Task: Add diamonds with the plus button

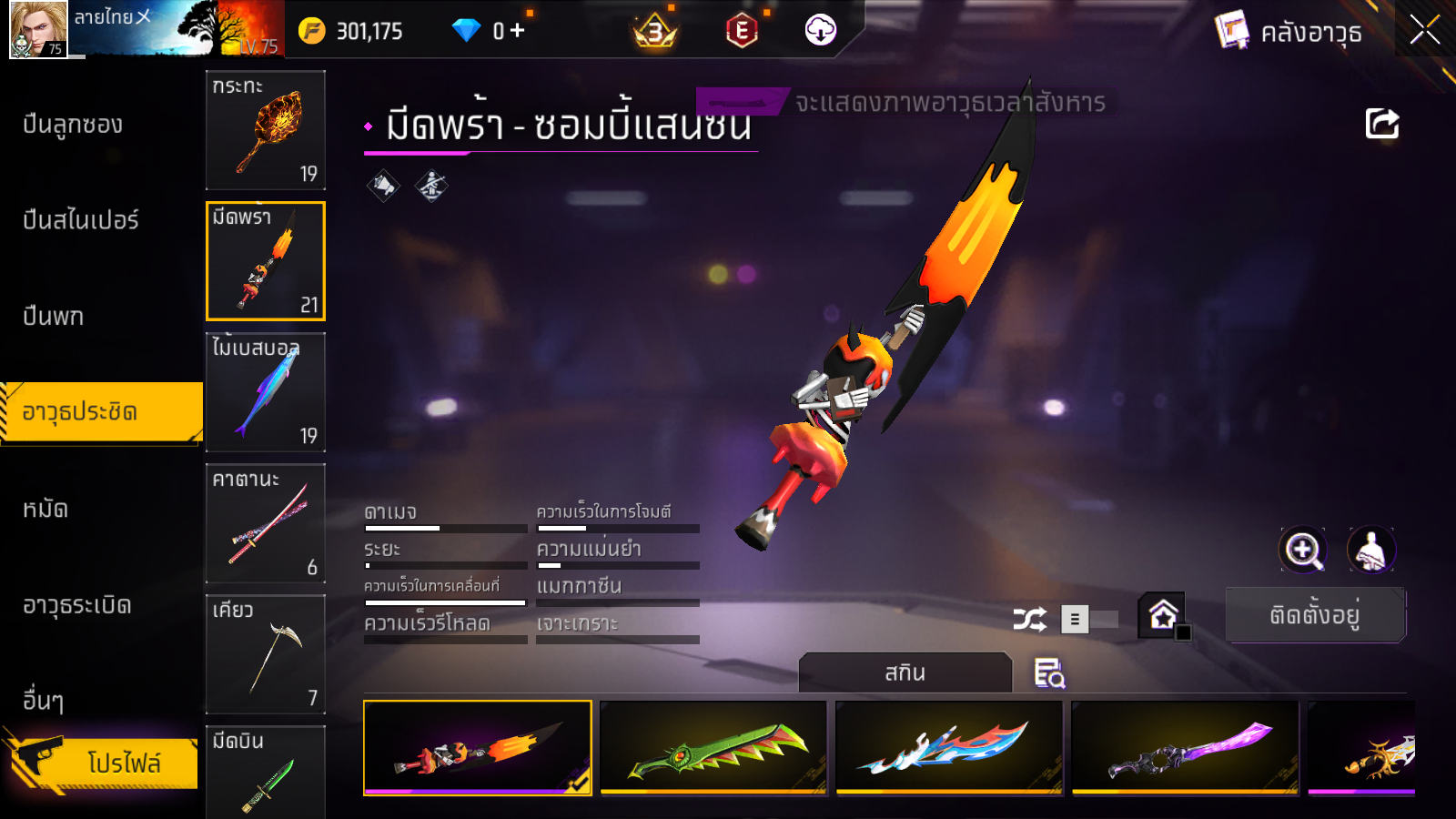Action: click(x=518, y=31)
